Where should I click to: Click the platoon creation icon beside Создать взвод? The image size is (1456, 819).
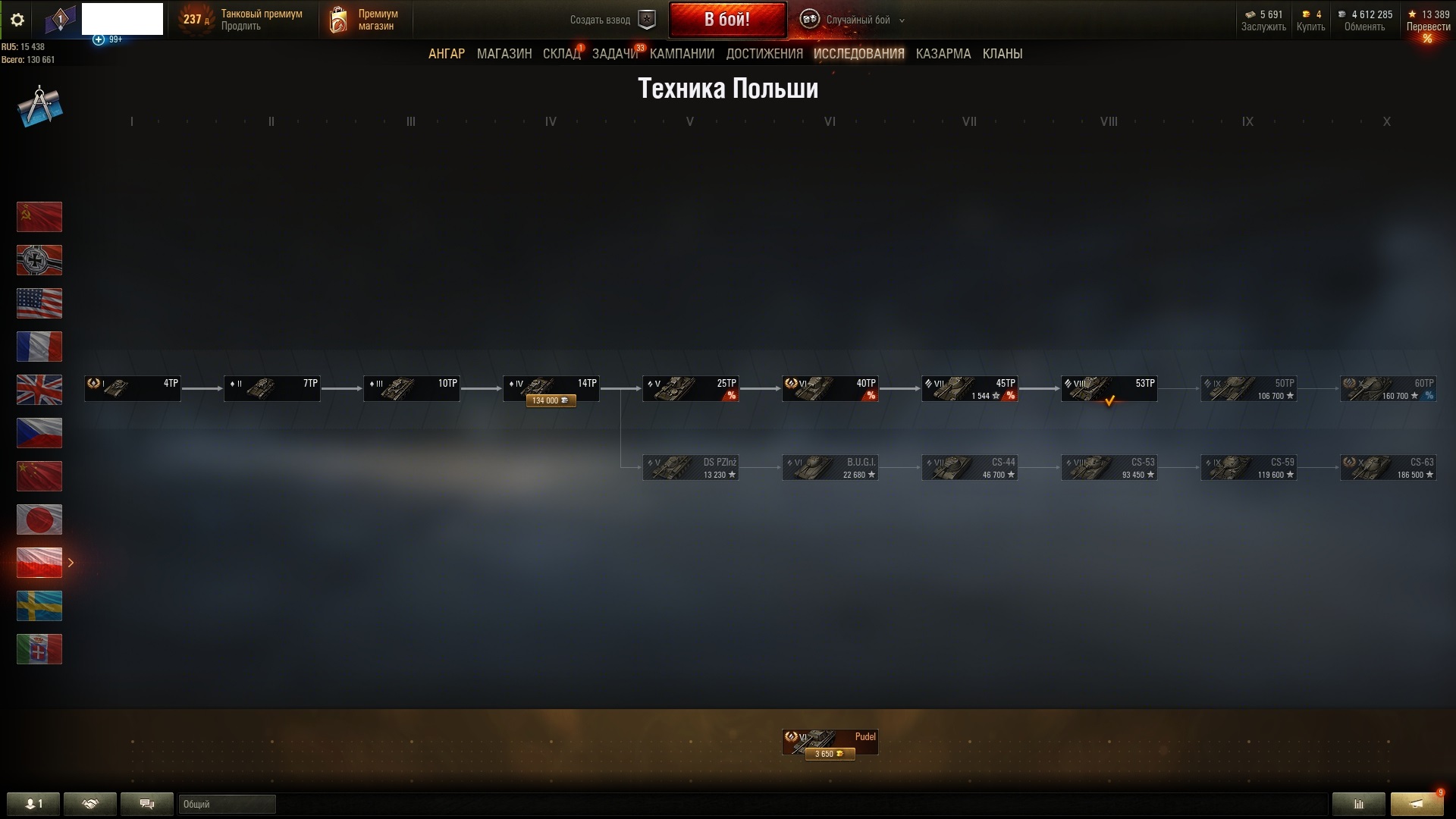(x=646, y=20)
